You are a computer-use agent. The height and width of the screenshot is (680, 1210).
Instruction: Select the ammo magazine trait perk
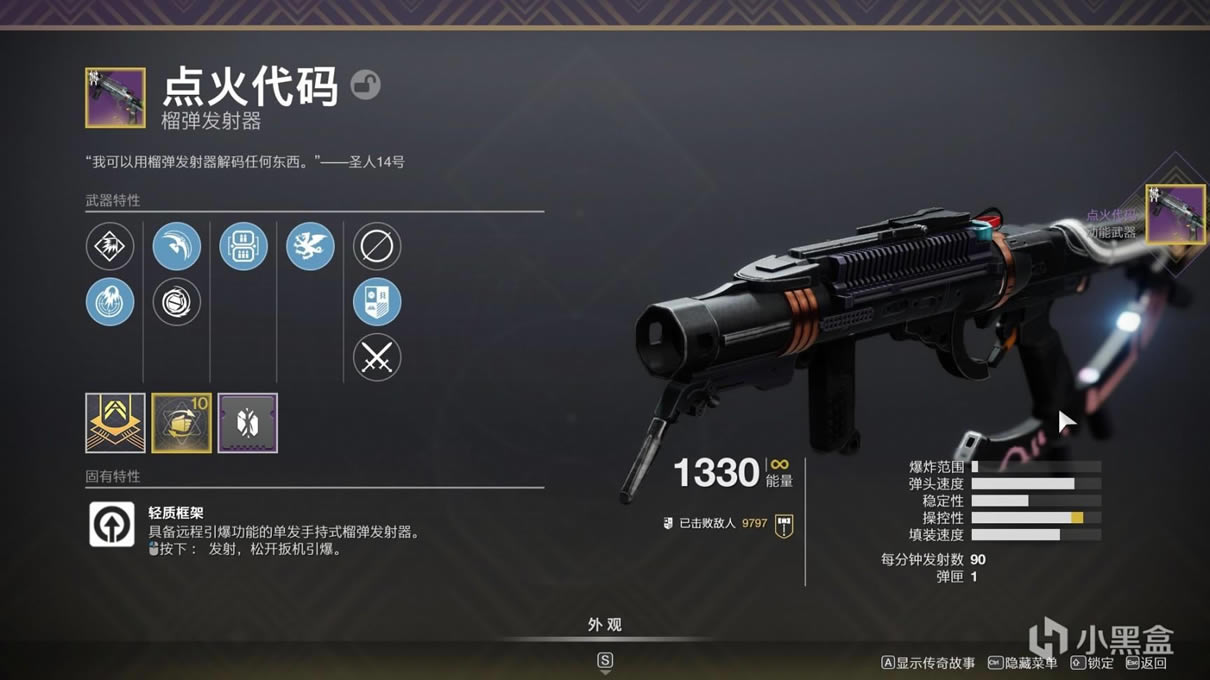(x=244, y=246)
